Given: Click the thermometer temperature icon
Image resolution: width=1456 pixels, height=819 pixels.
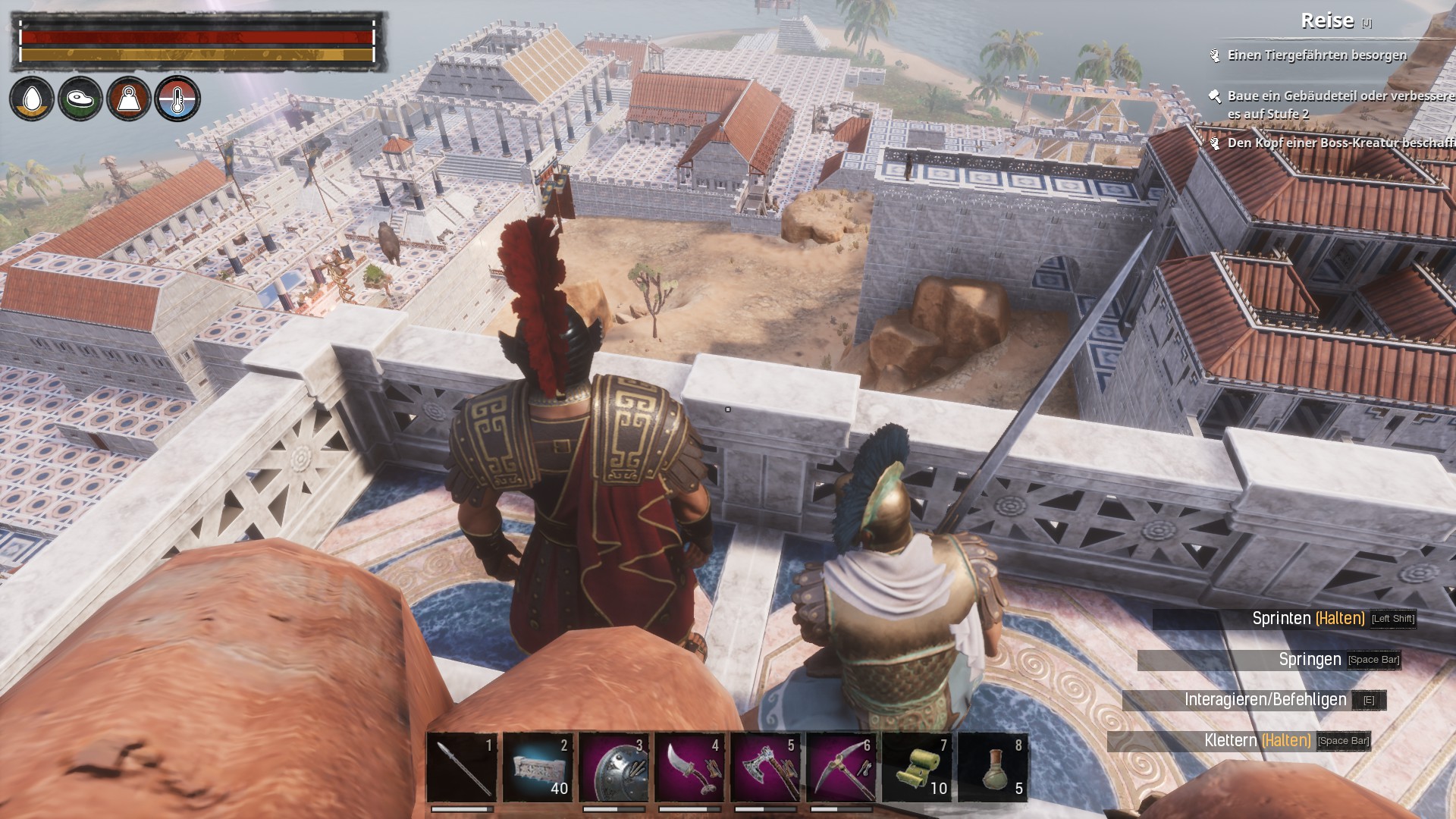Looking at the screenshot, I should [x=177, y=99].
